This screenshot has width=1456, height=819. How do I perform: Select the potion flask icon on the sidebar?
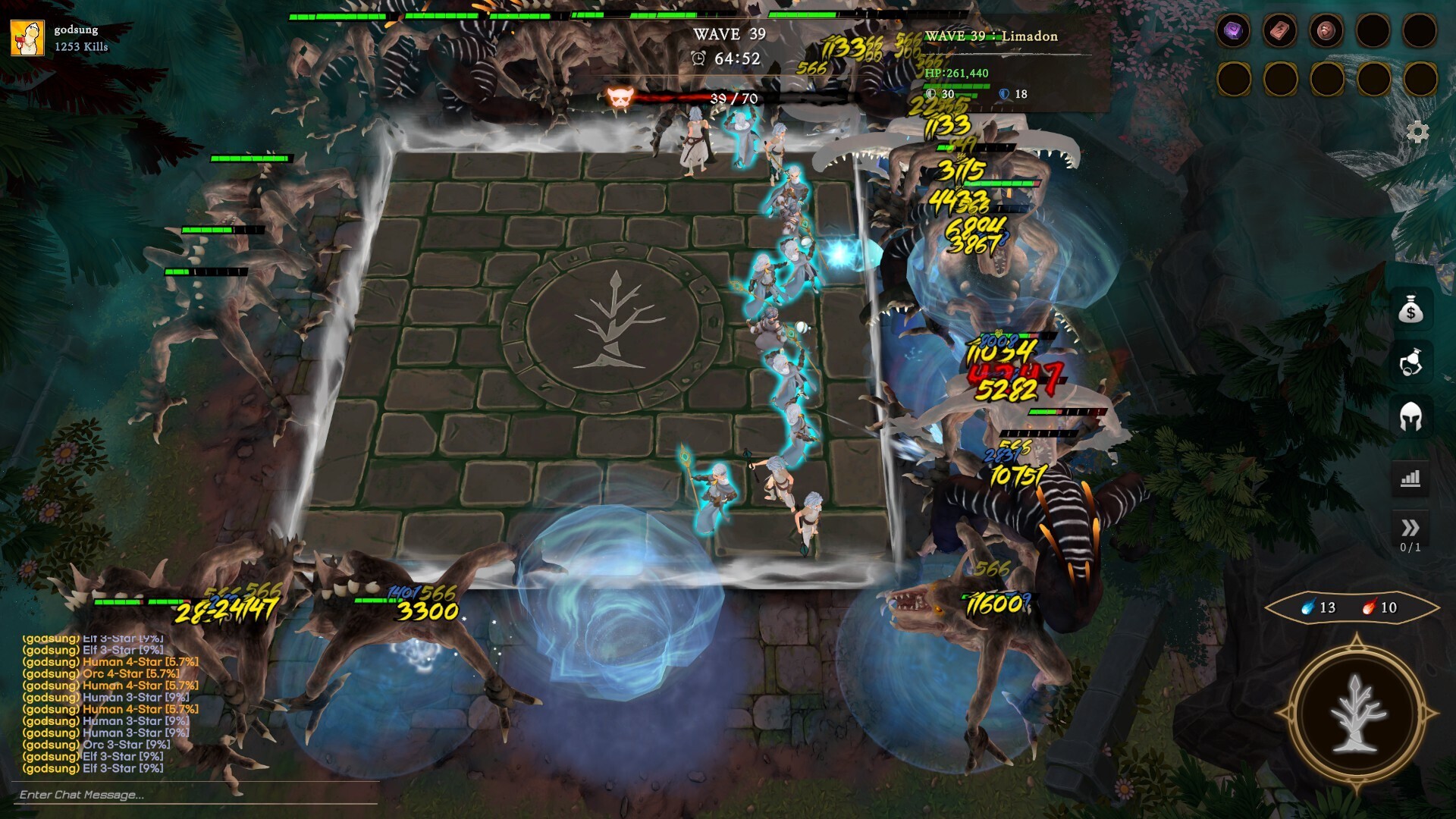(x=1412, y=362)
